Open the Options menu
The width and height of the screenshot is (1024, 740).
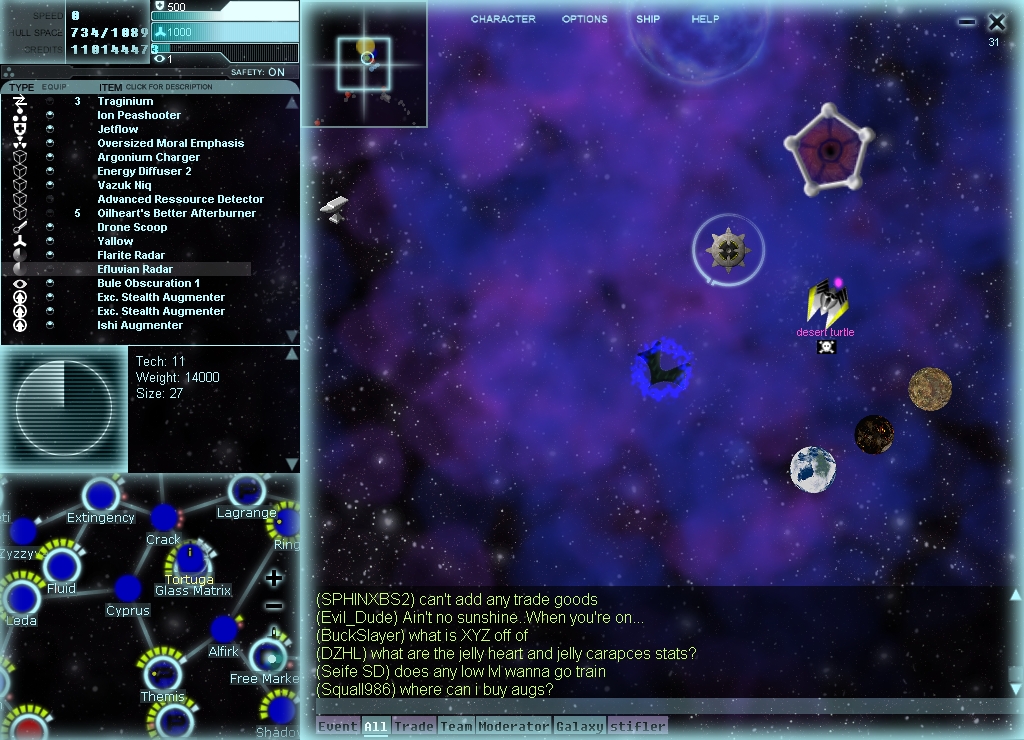click(x=584, y=19)
